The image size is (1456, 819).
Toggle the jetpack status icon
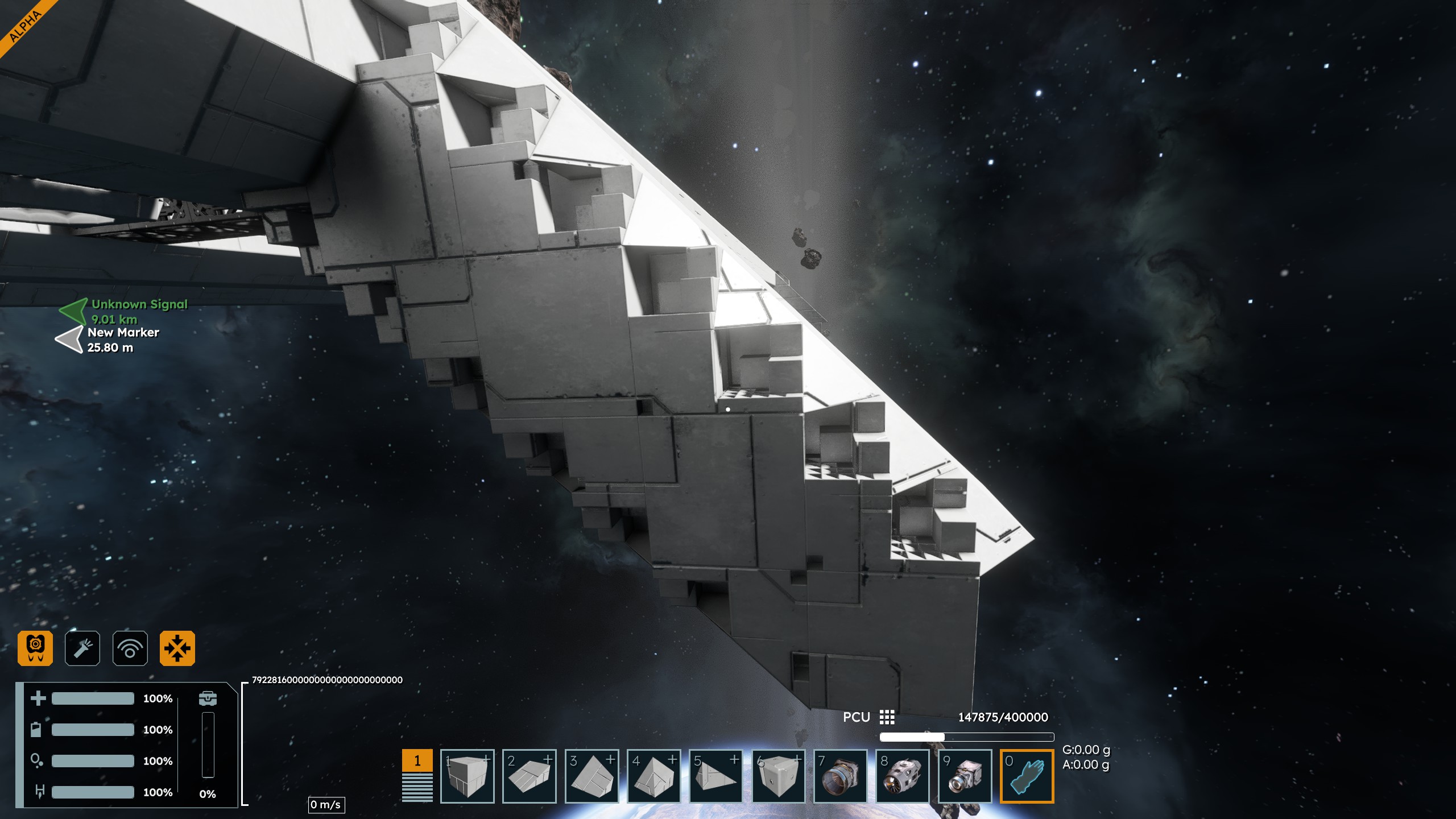[35, 648]
